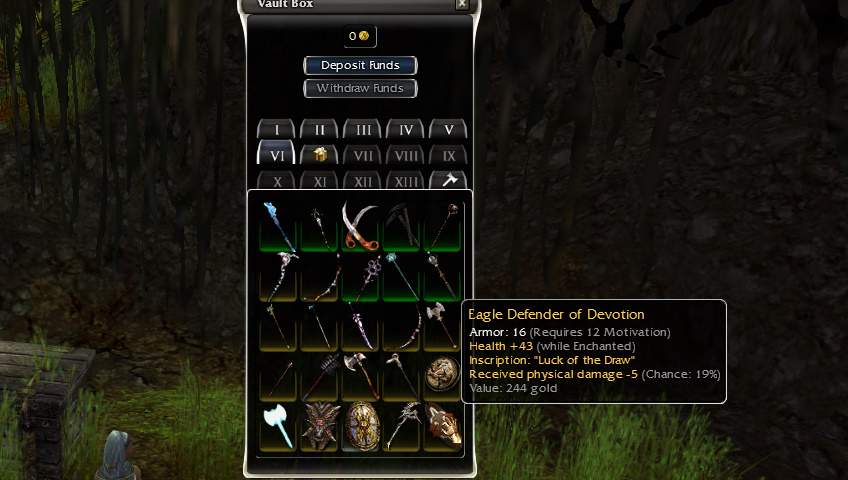Switch to vault tab I
848x480 pixels.
[x=276, y=129]
